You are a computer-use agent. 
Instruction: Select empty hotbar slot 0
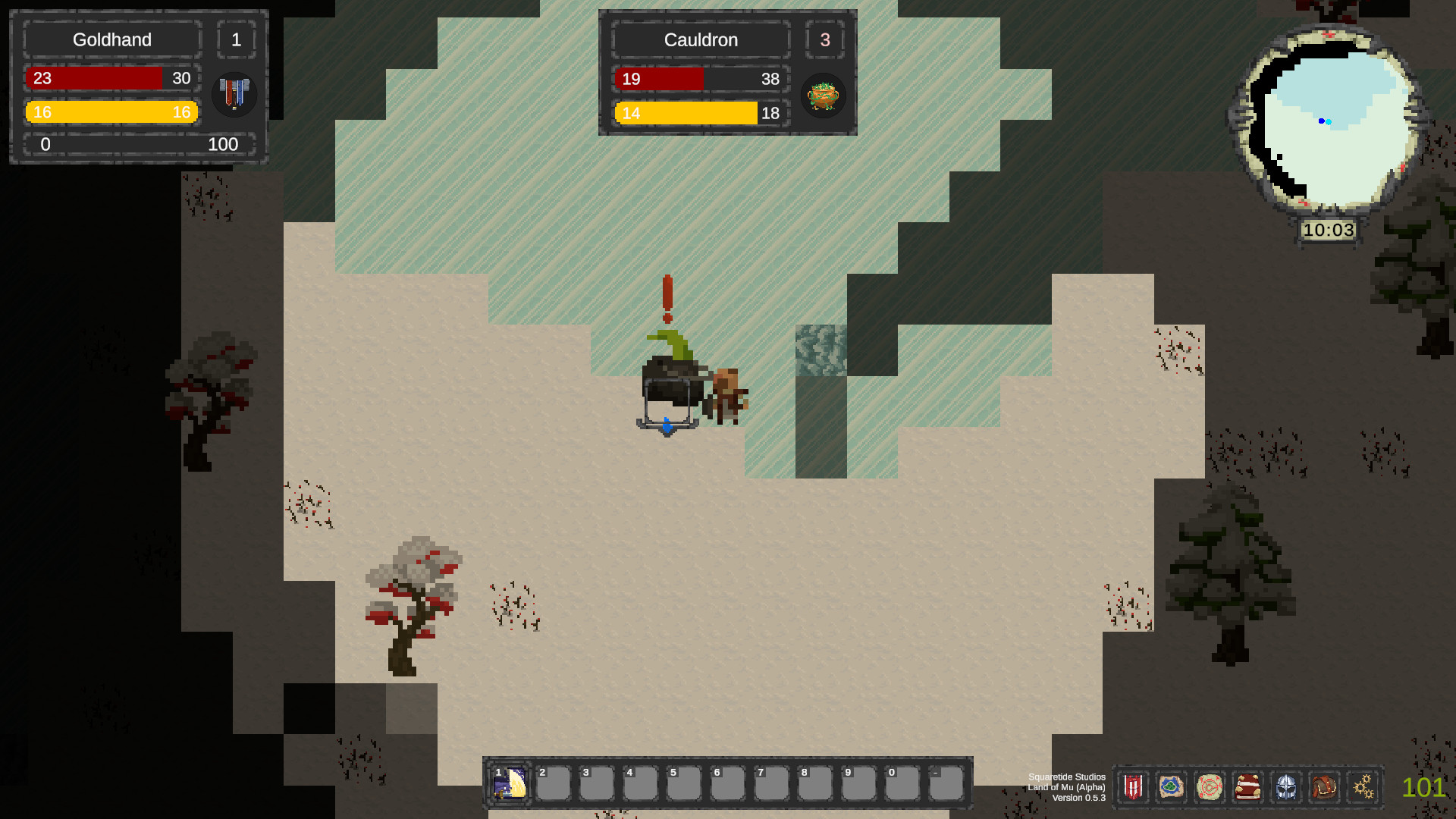(x=902, y=783)
